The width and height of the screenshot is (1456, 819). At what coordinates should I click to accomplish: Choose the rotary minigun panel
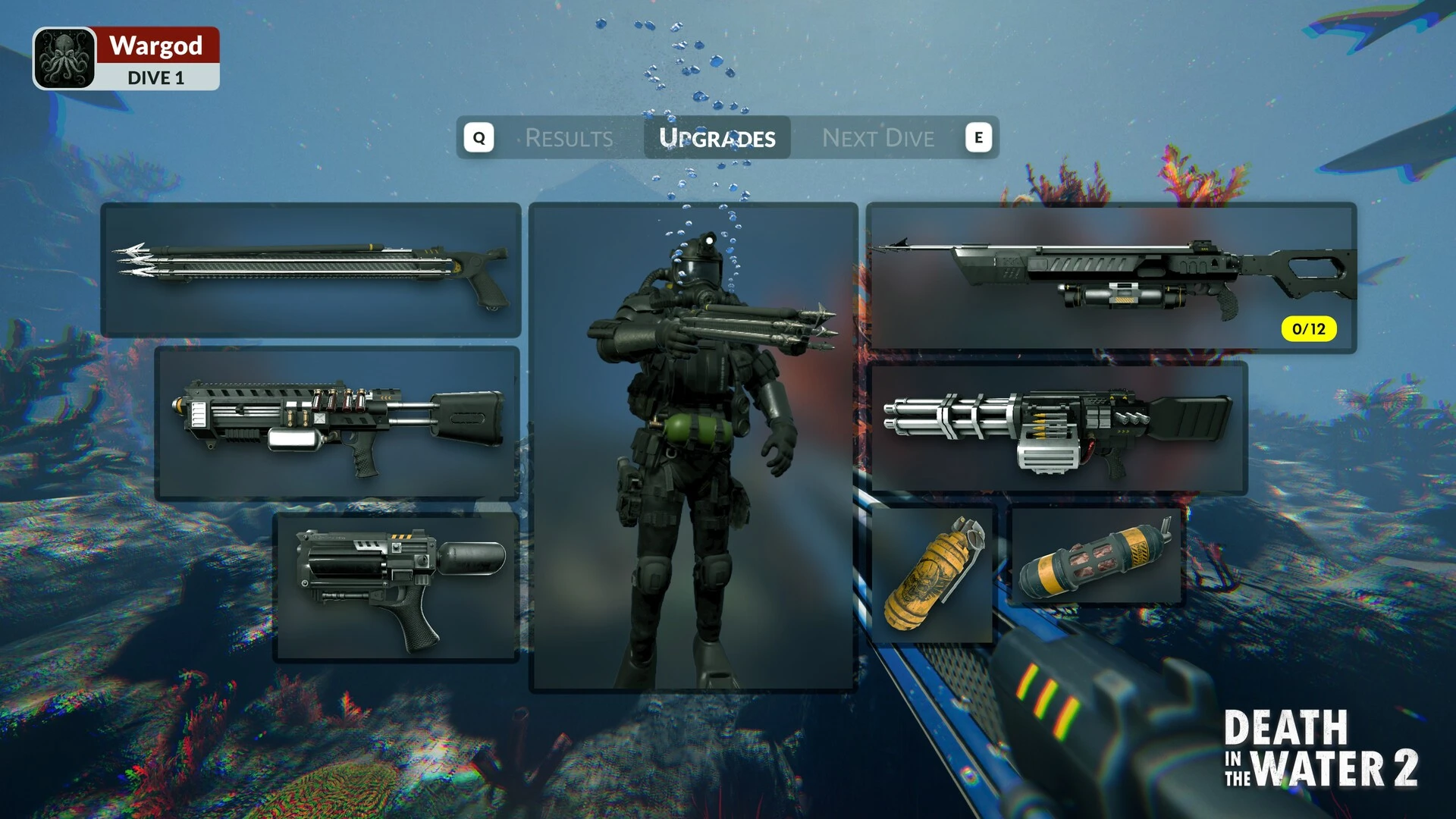click(1058, 428)
